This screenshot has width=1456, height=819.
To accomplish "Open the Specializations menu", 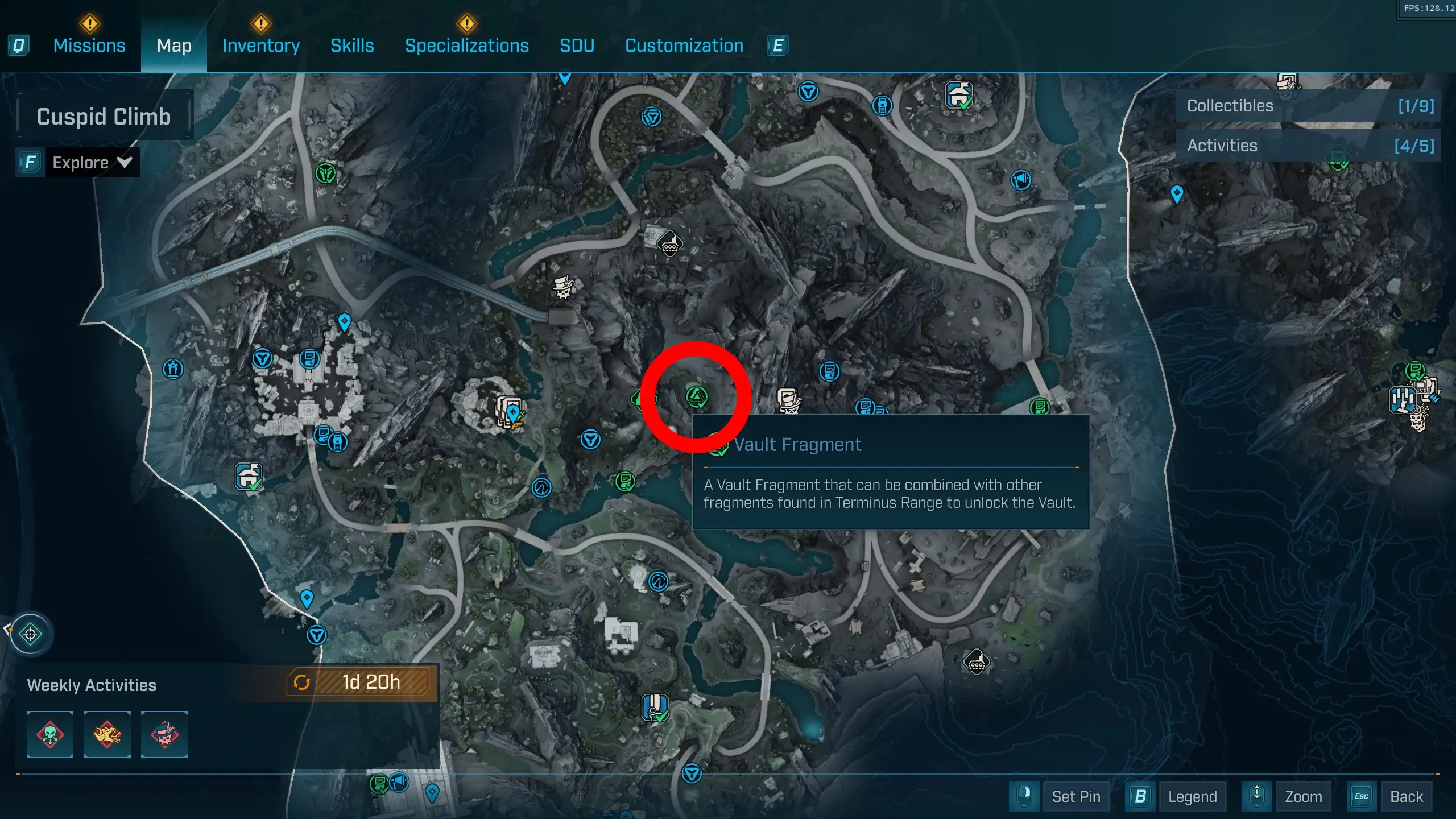I will tap(466, 45).
